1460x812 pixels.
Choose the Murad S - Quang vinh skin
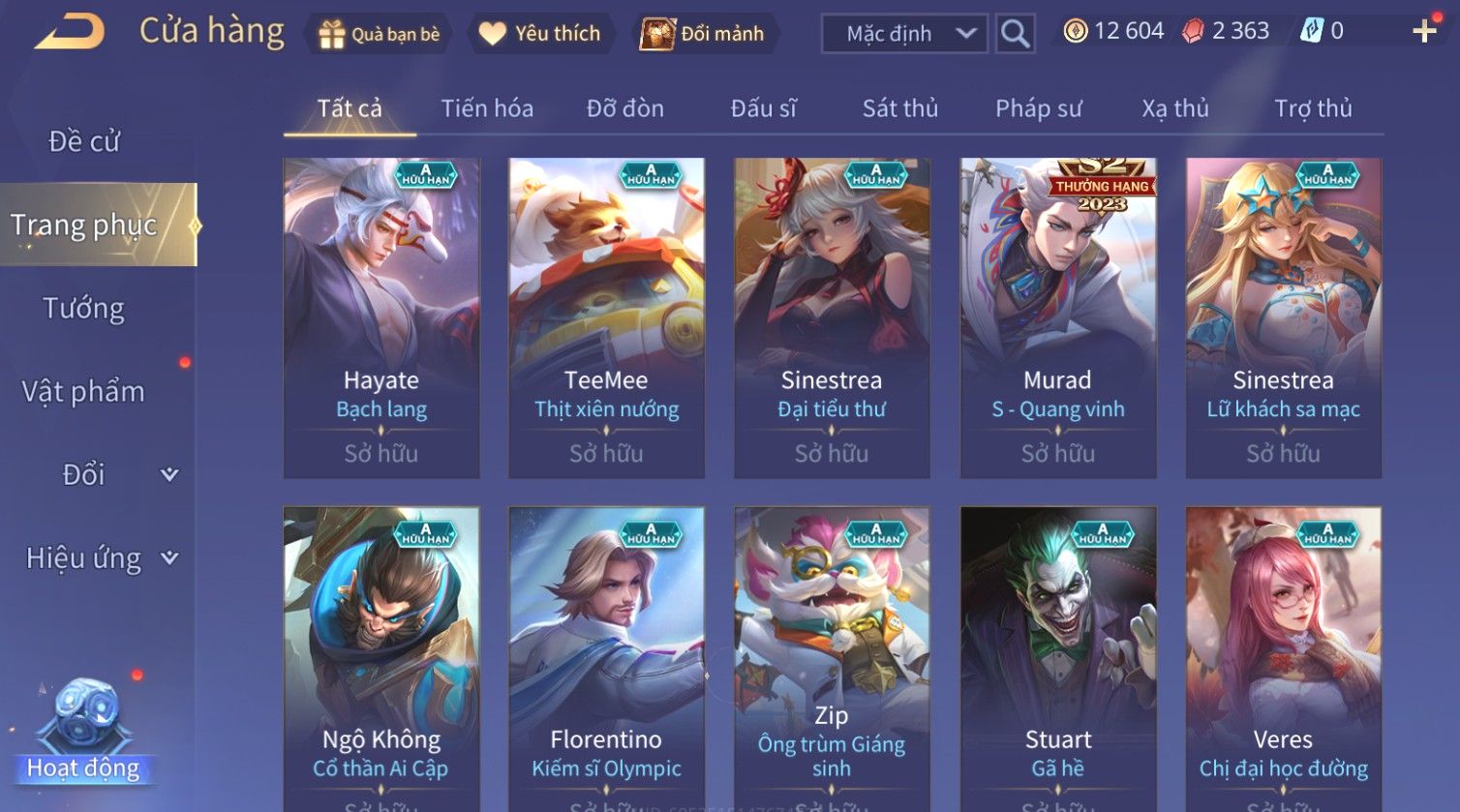[1058, 317]
